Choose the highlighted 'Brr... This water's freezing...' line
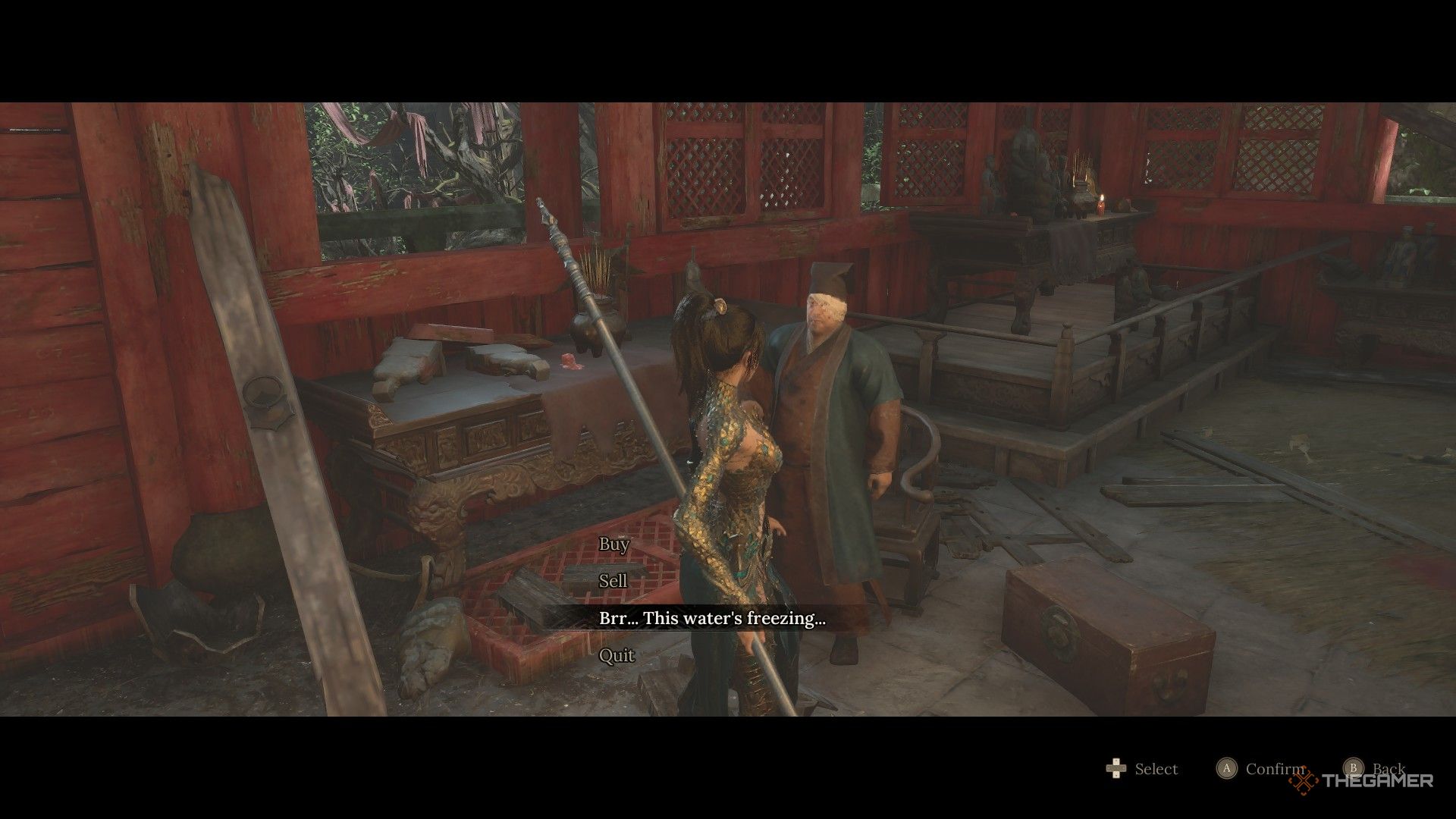 click(x=713, y=618)
